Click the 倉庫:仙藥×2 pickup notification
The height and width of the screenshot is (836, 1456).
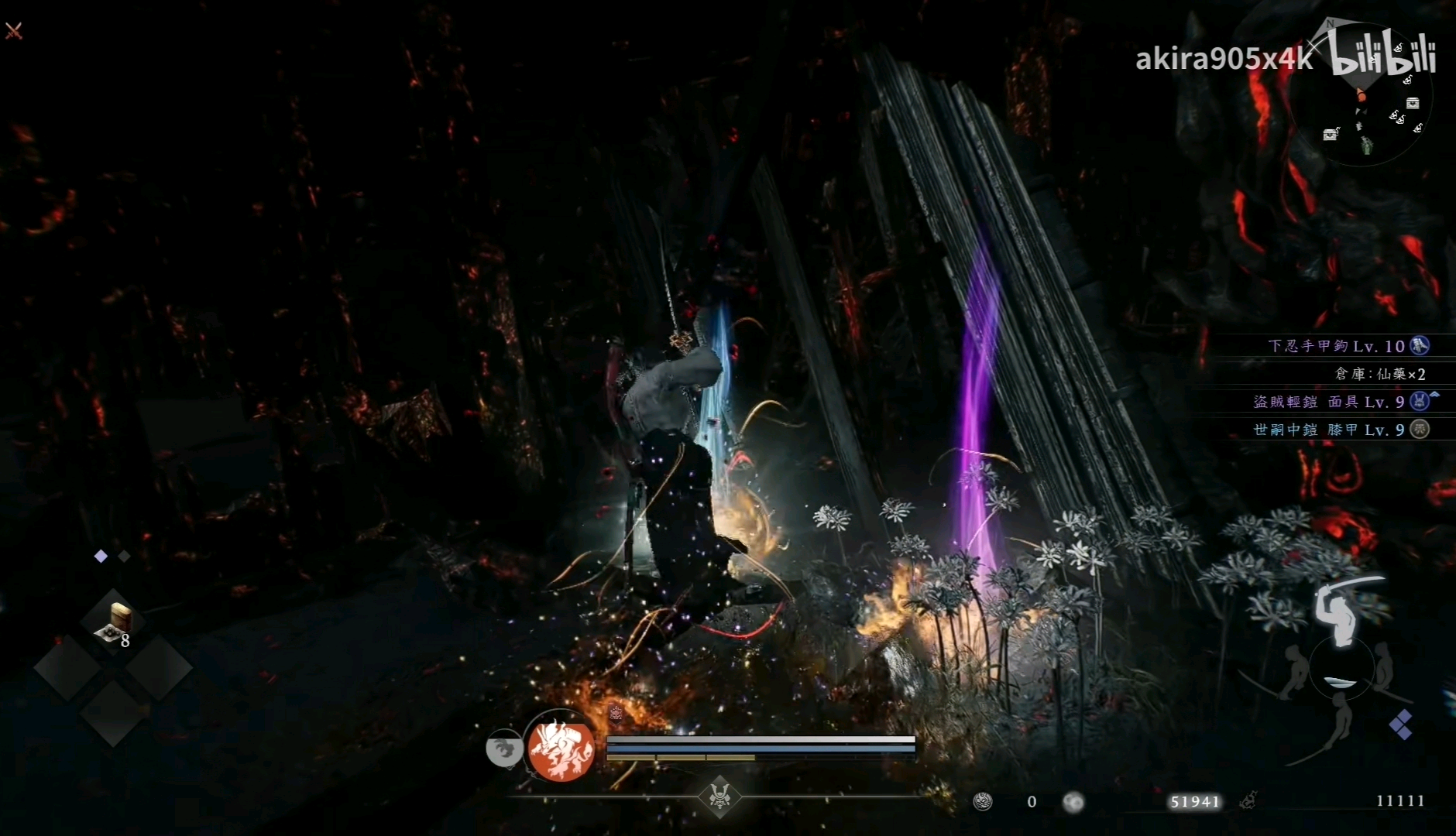pos(1380,374)
